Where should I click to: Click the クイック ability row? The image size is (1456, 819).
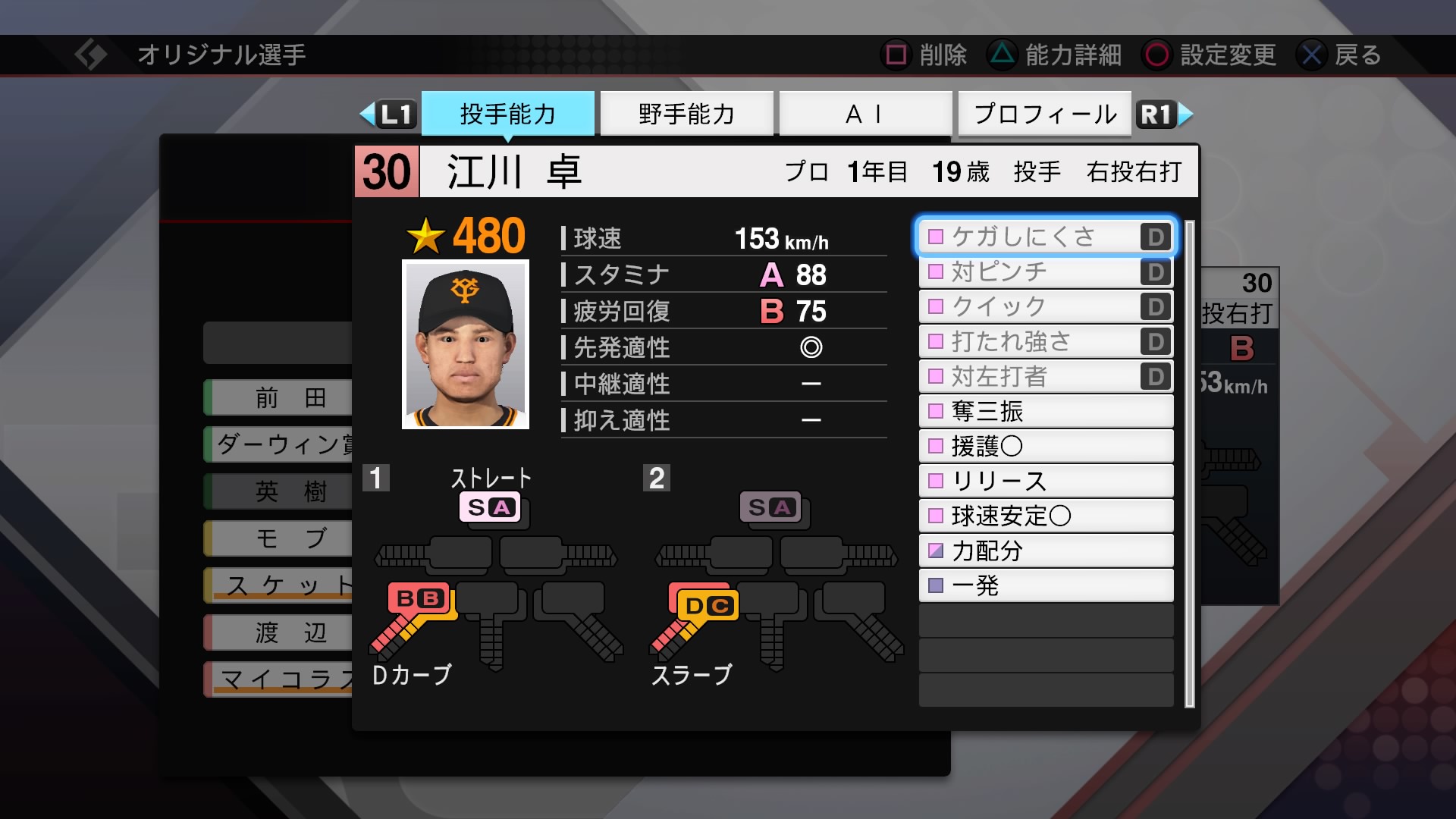[1045, 306]
